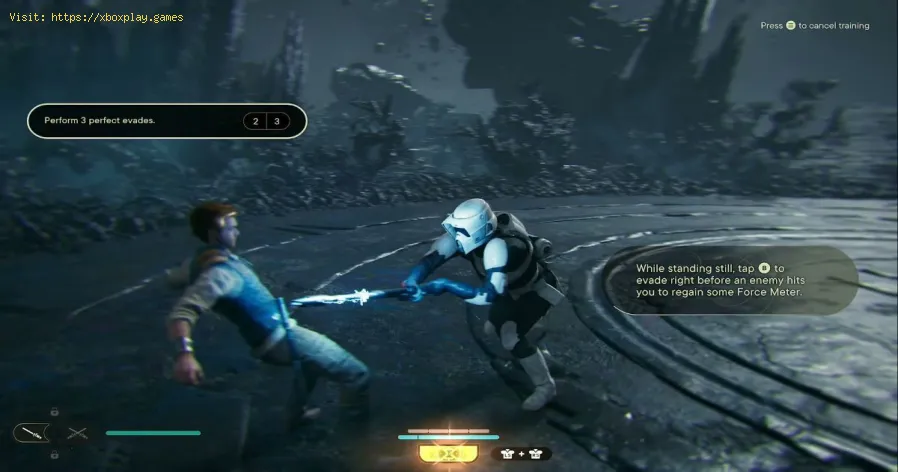Click the evade tutorial hint panel
This screenshot has width=898, height=472.
tap(738, 282)
